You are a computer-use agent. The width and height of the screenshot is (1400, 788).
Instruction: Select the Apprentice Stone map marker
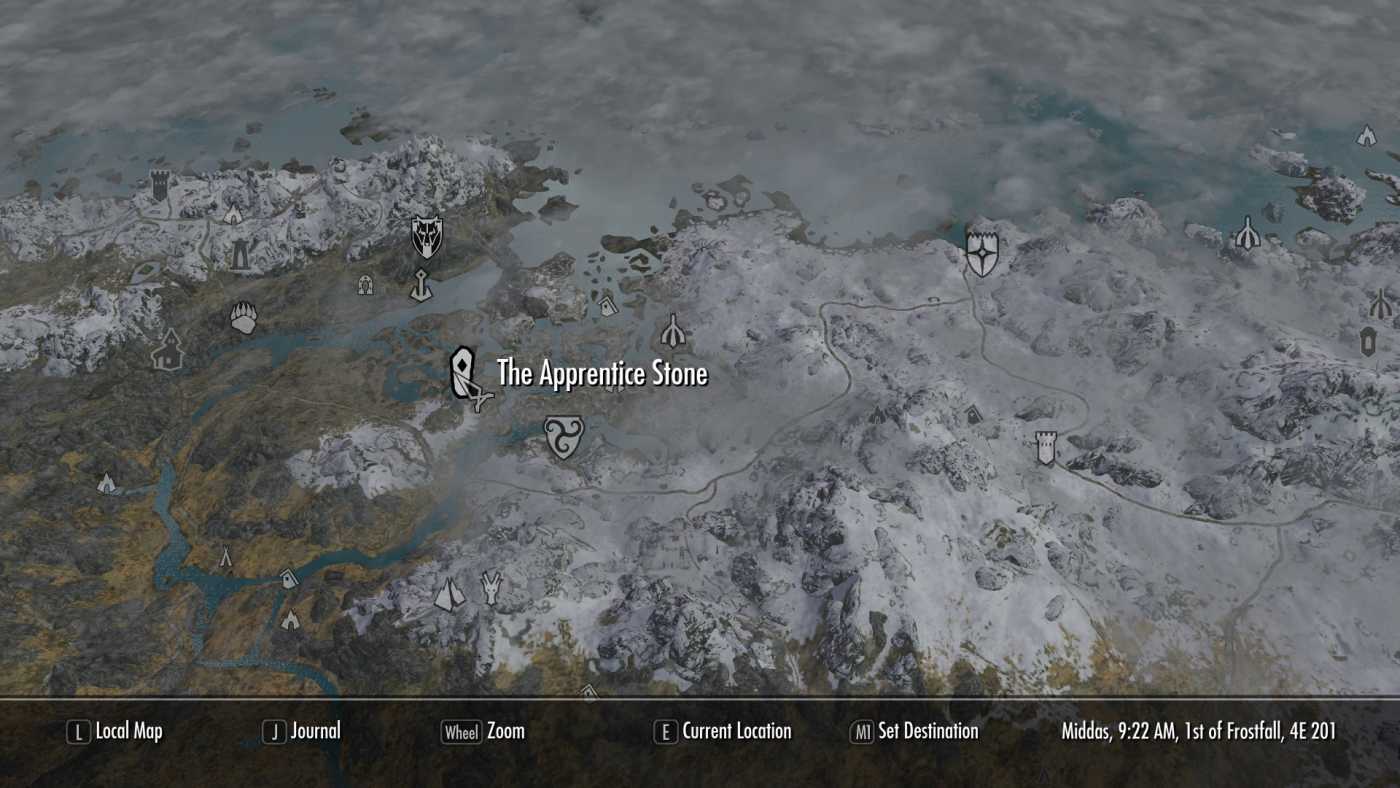463,373
